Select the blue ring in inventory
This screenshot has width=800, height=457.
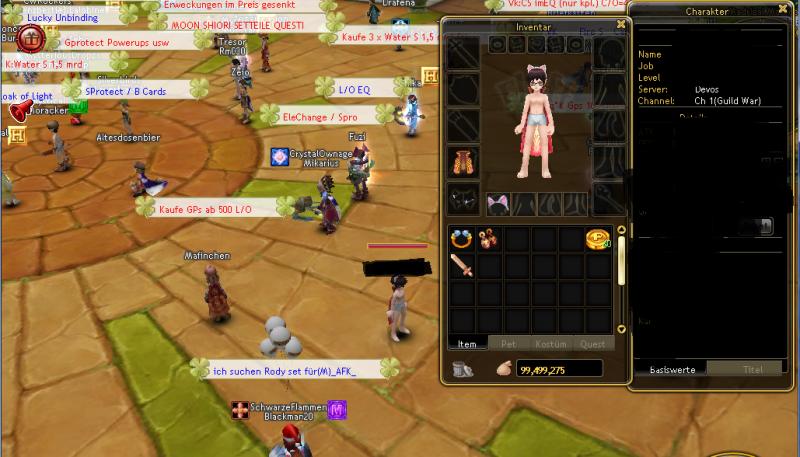(x=462, y=240)
